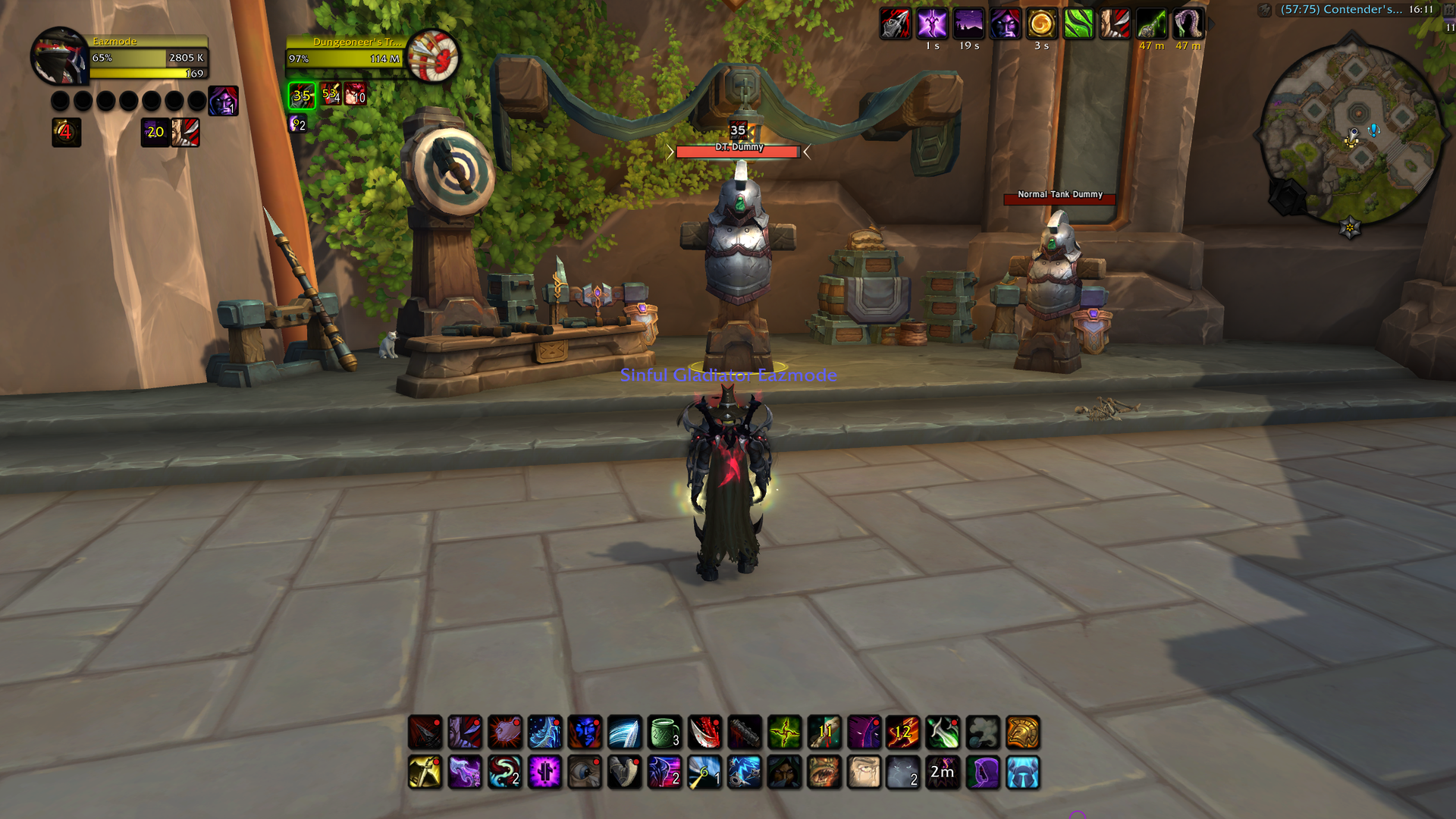The width and height of the screenshot is (1456, 819).
Task: Click the D.T. Dummy red nameplate
Action: tap(737, 152)
